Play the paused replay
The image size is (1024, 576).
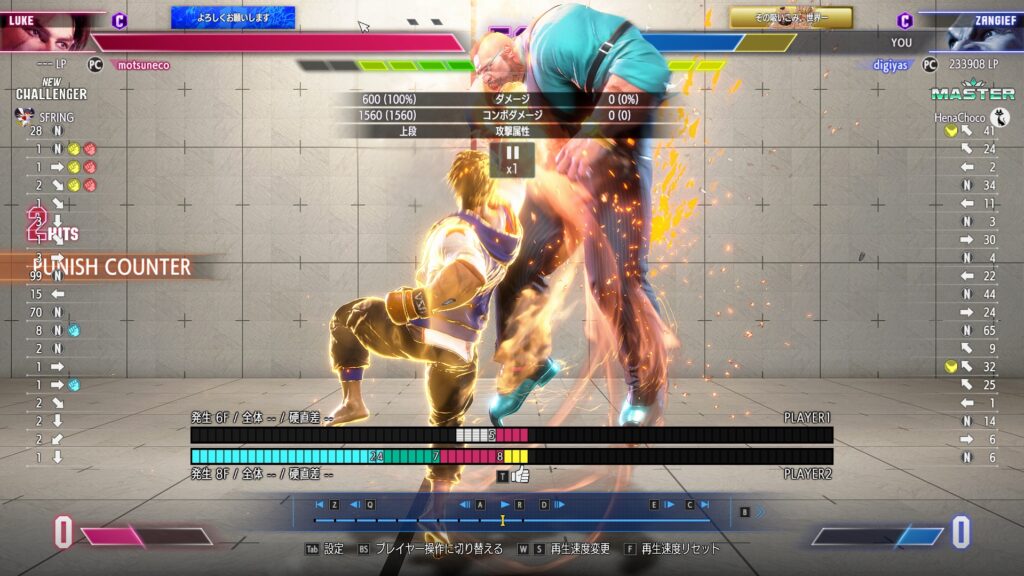point(505,505)
